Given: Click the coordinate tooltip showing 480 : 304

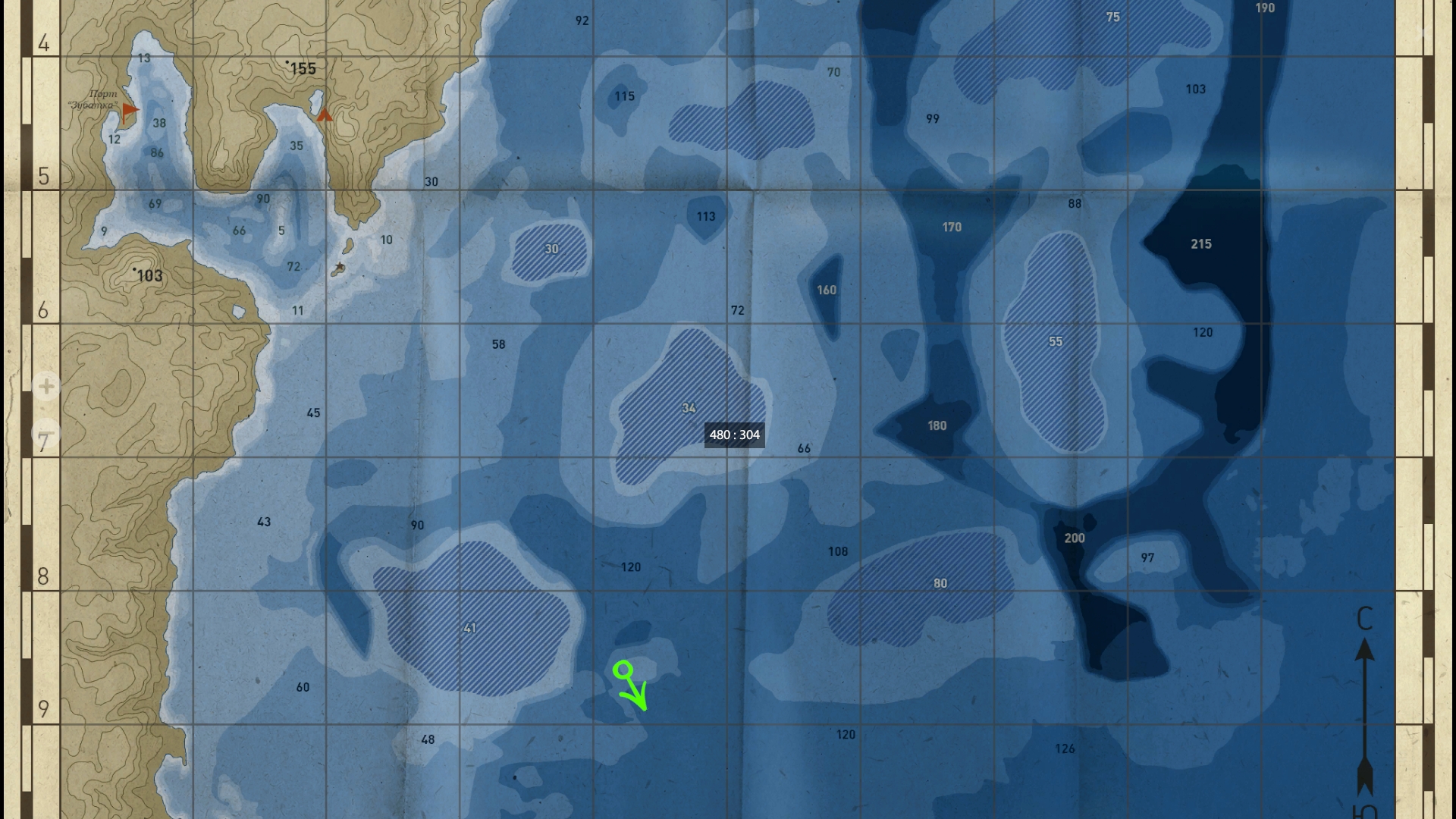Looking at the screenshot, I should click(x=735, y=435).
